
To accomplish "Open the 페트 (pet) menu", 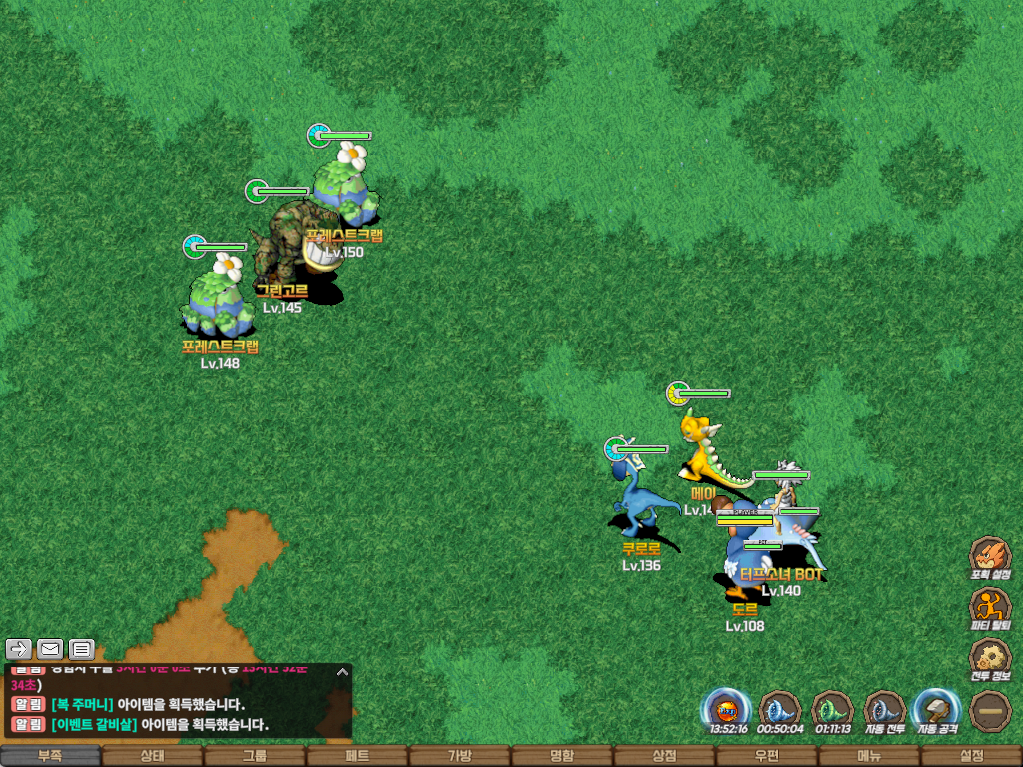I will pyautogui.click(x=357, y=756).
